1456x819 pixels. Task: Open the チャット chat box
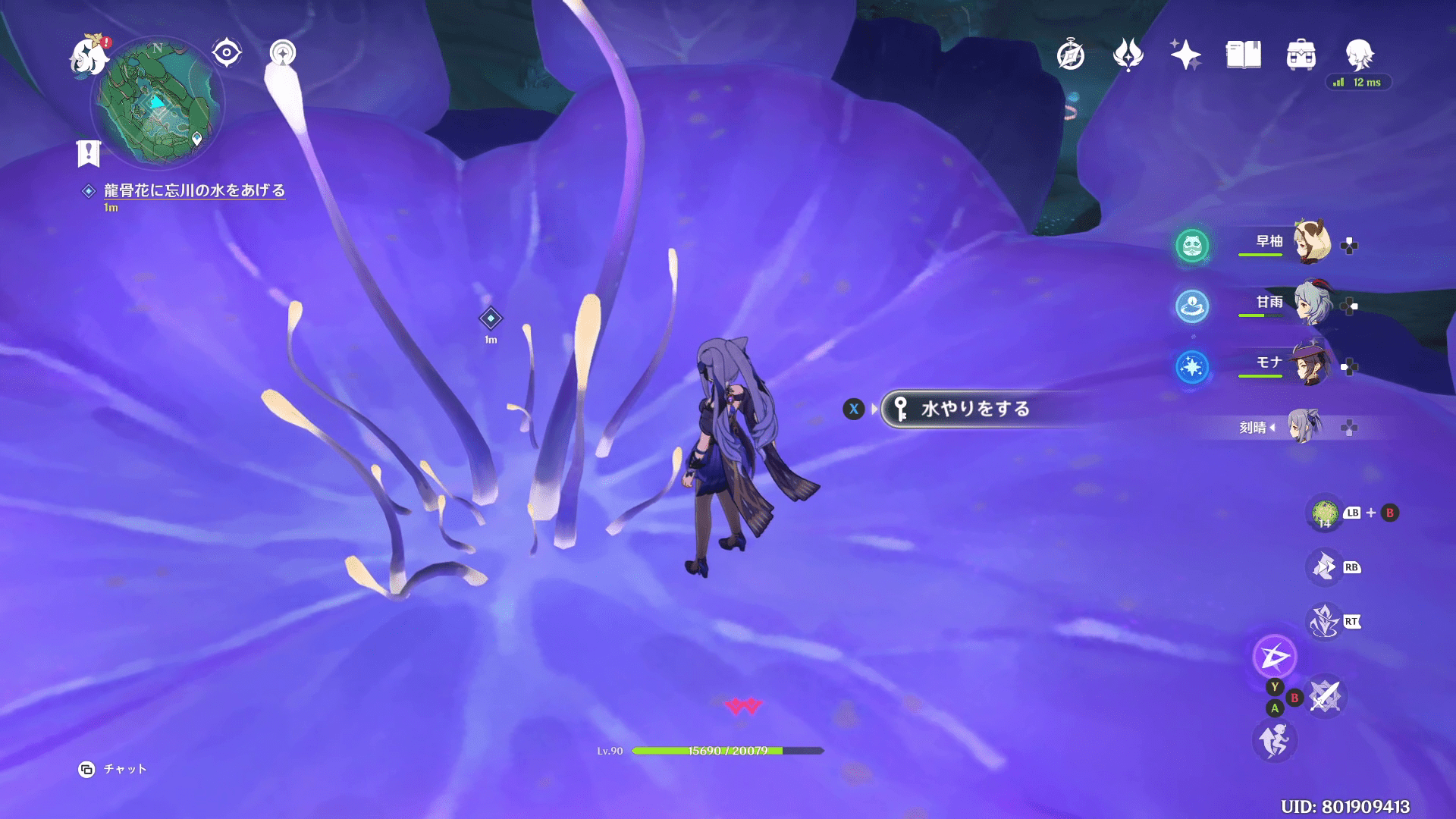point(112,769)
